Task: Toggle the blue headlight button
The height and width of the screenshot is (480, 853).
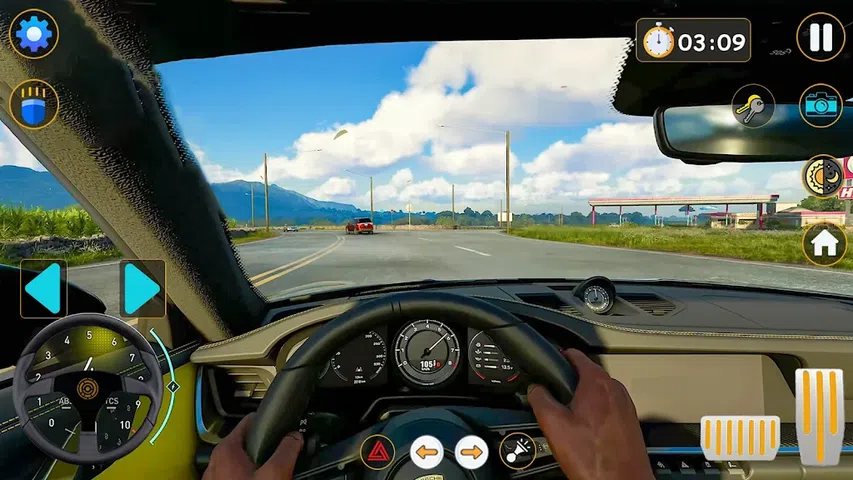Action: pyautogui.click(x=34, y=104)
